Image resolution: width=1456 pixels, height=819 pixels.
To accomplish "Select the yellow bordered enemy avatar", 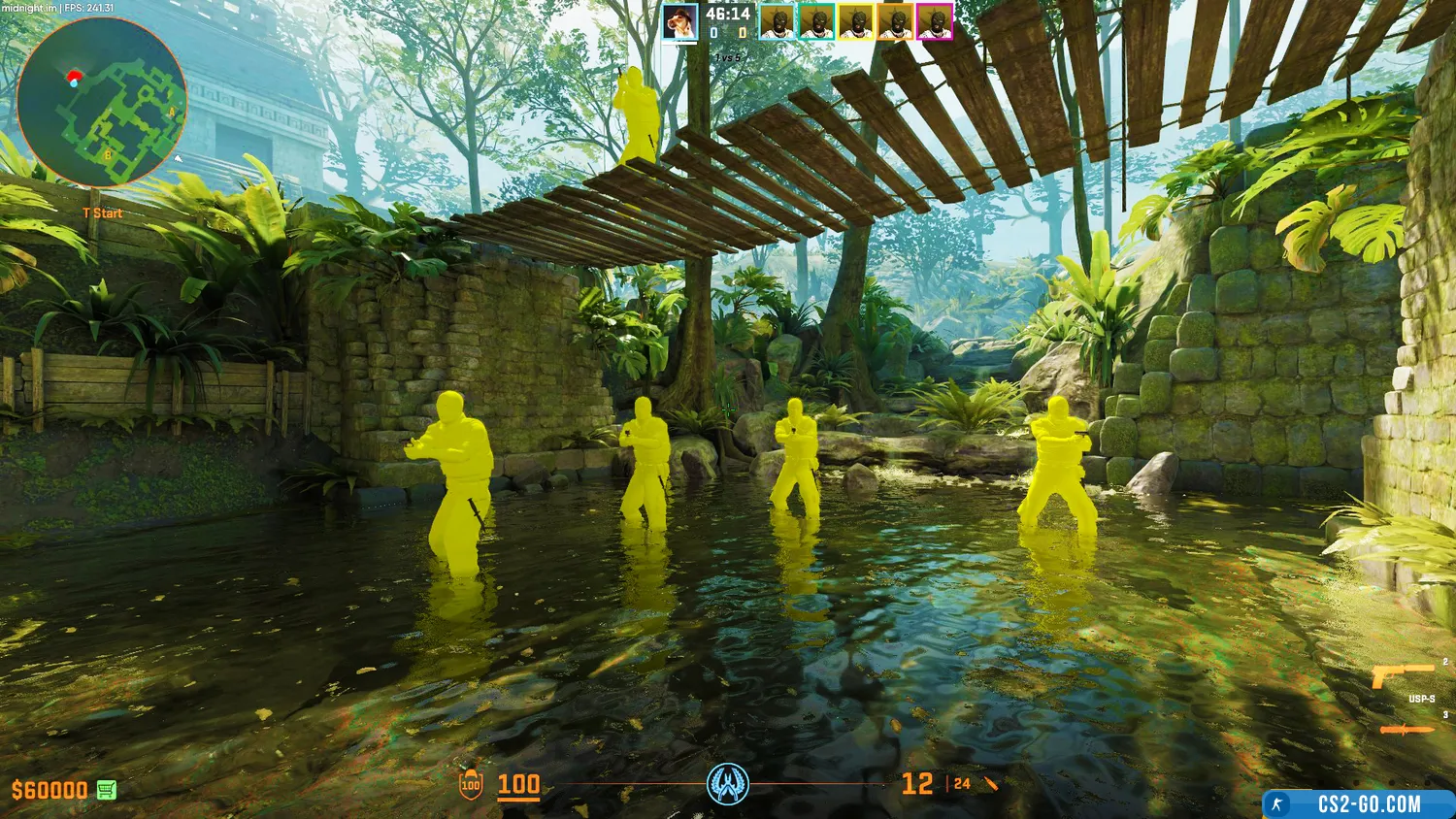I will click(x=856, y=21).
